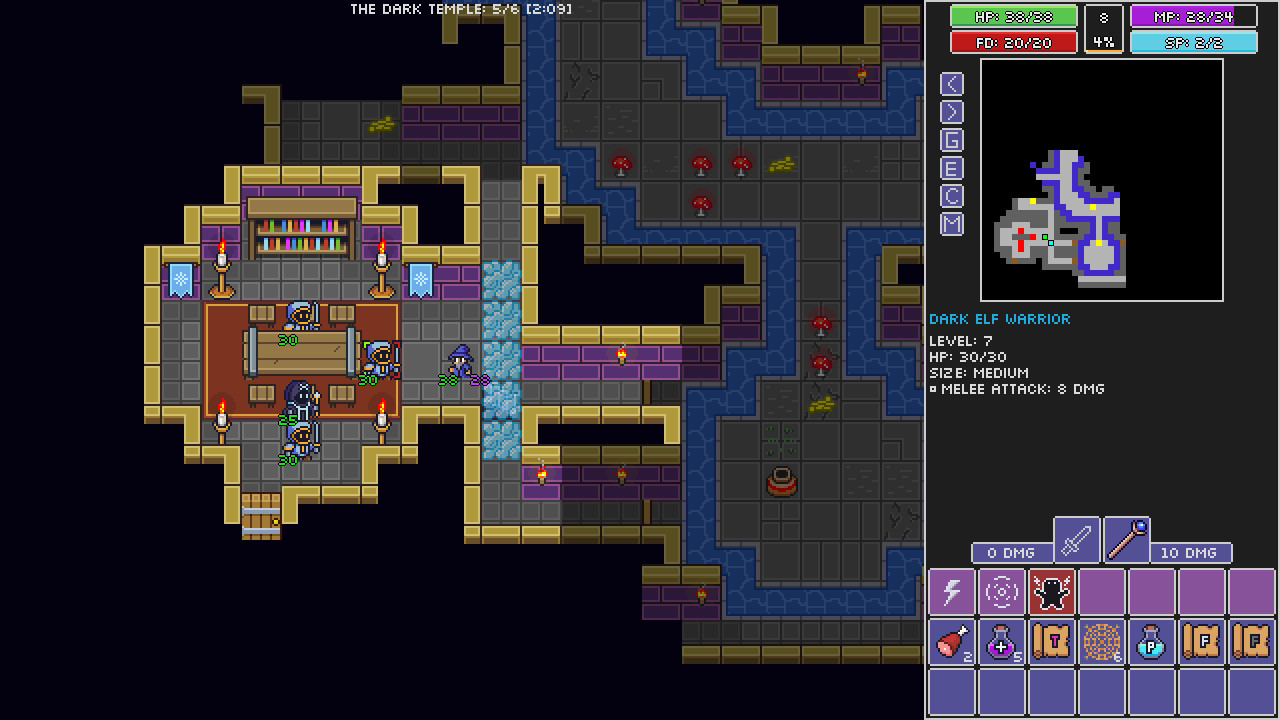Activate the circular aura ability

point(1000,592)
